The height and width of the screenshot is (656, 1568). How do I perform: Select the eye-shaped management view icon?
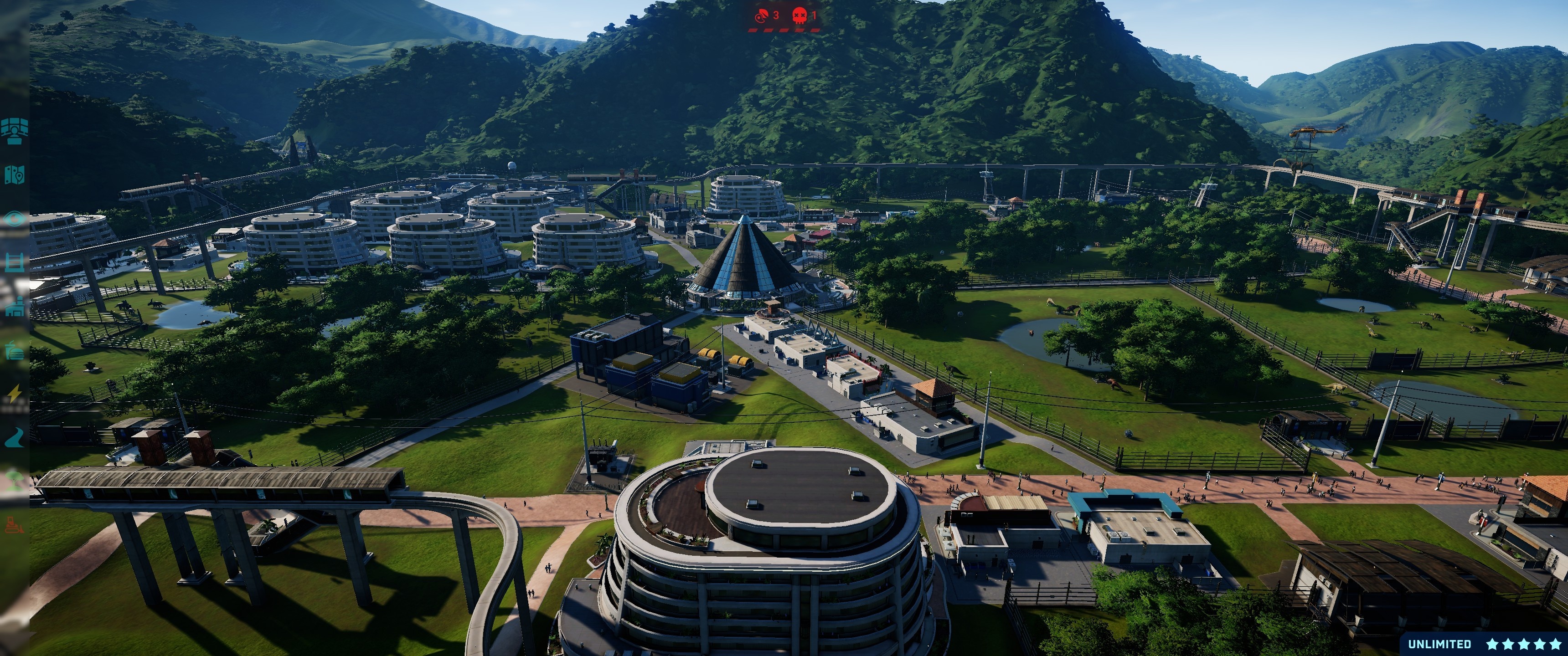[x=14, y=219]
